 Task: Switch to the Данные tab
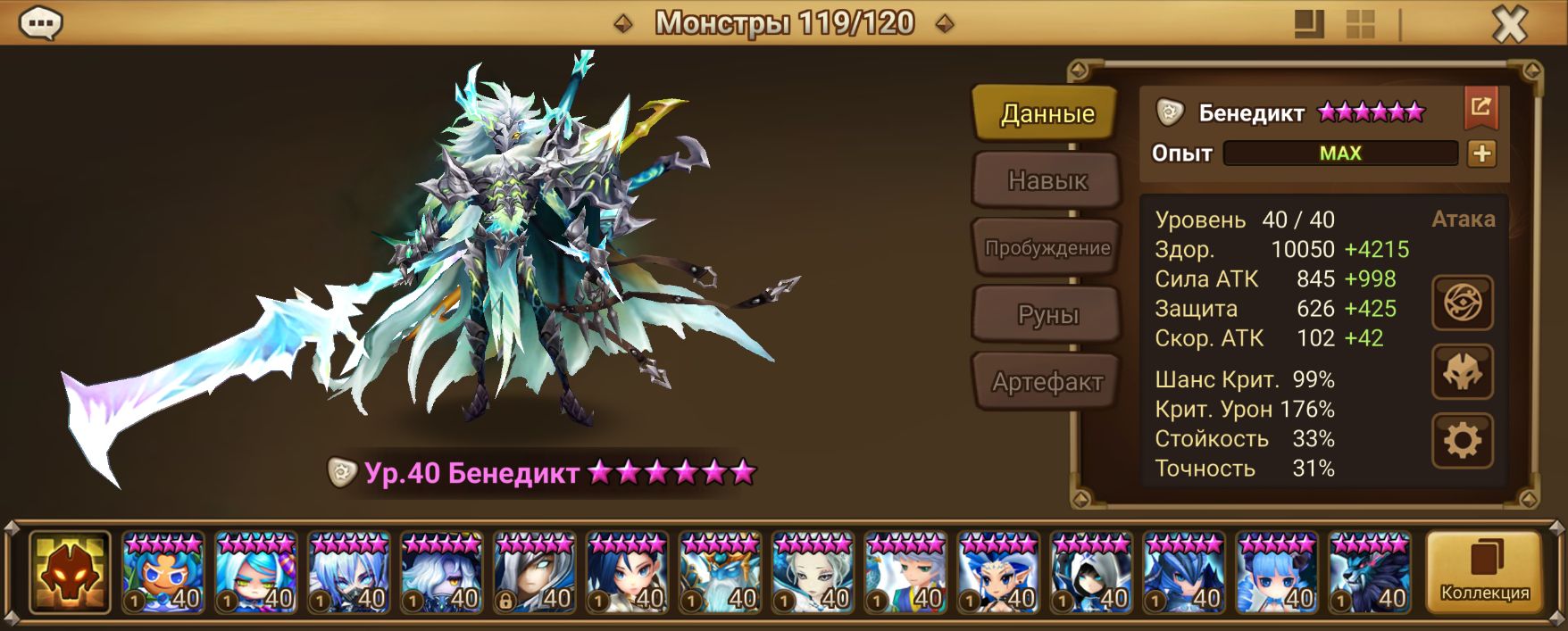click(1046, 113)
